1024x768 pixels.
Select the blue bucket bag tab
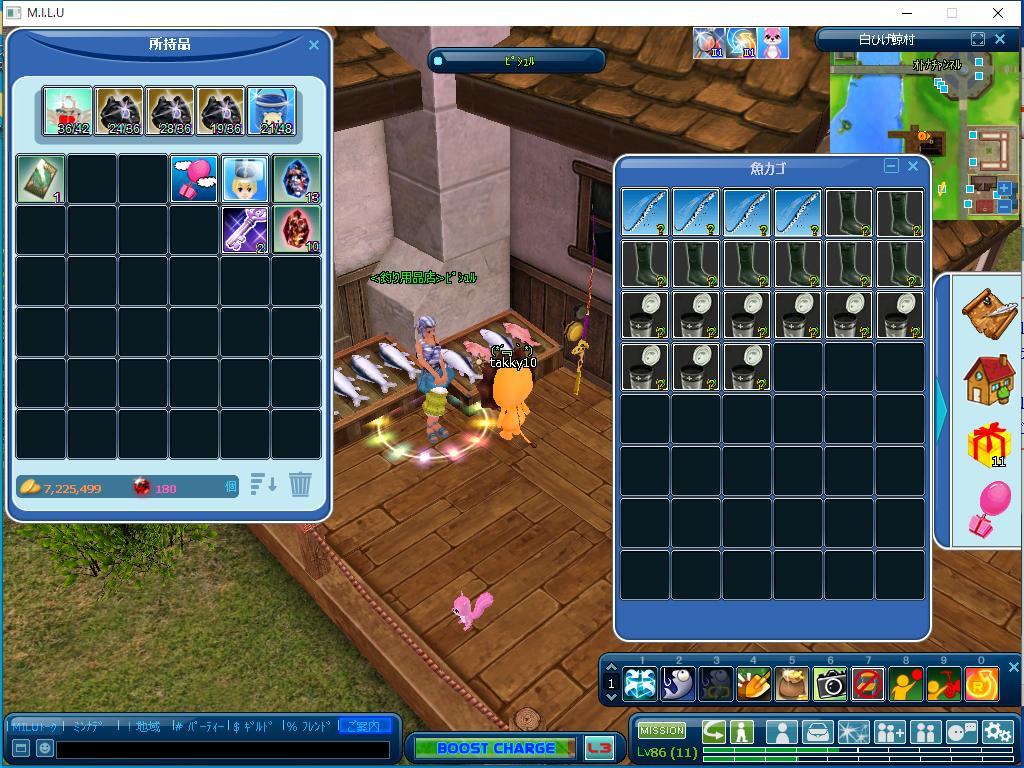(271, 110)
